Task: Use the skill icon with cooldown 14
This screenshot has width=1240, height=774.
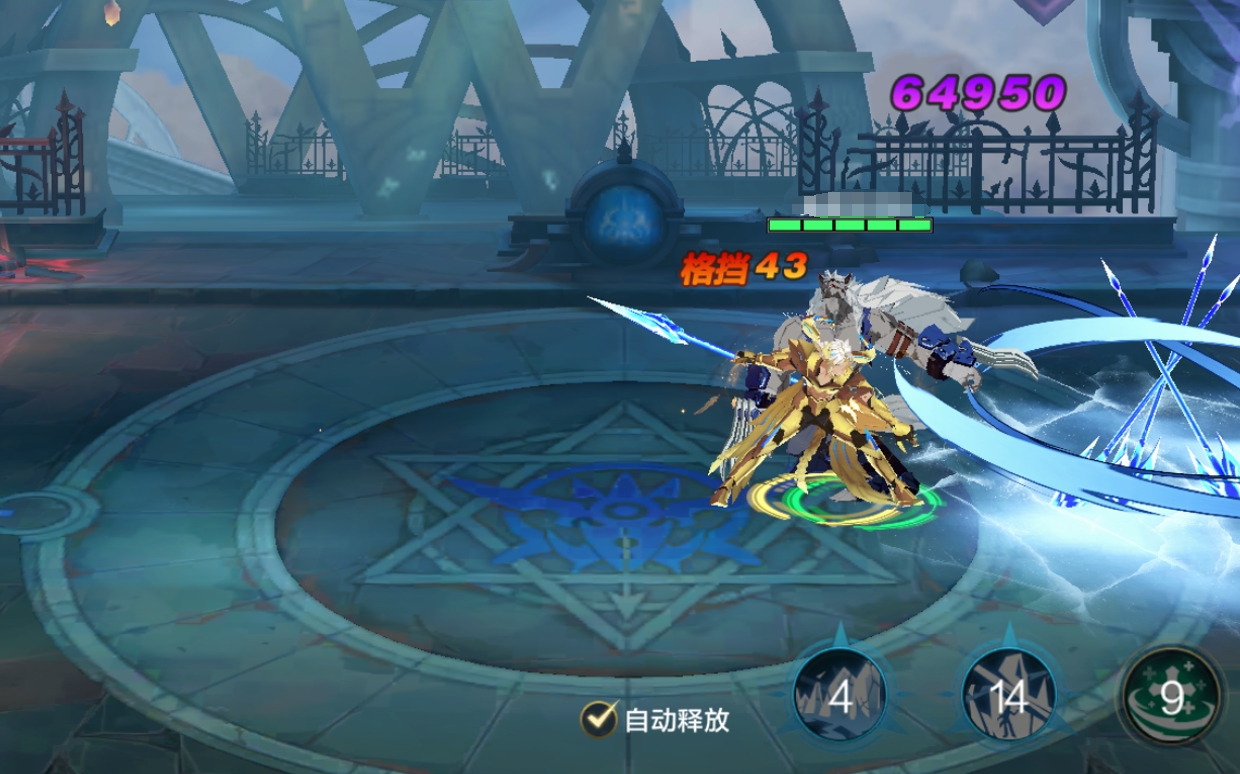Action: tap(1008, 696)
